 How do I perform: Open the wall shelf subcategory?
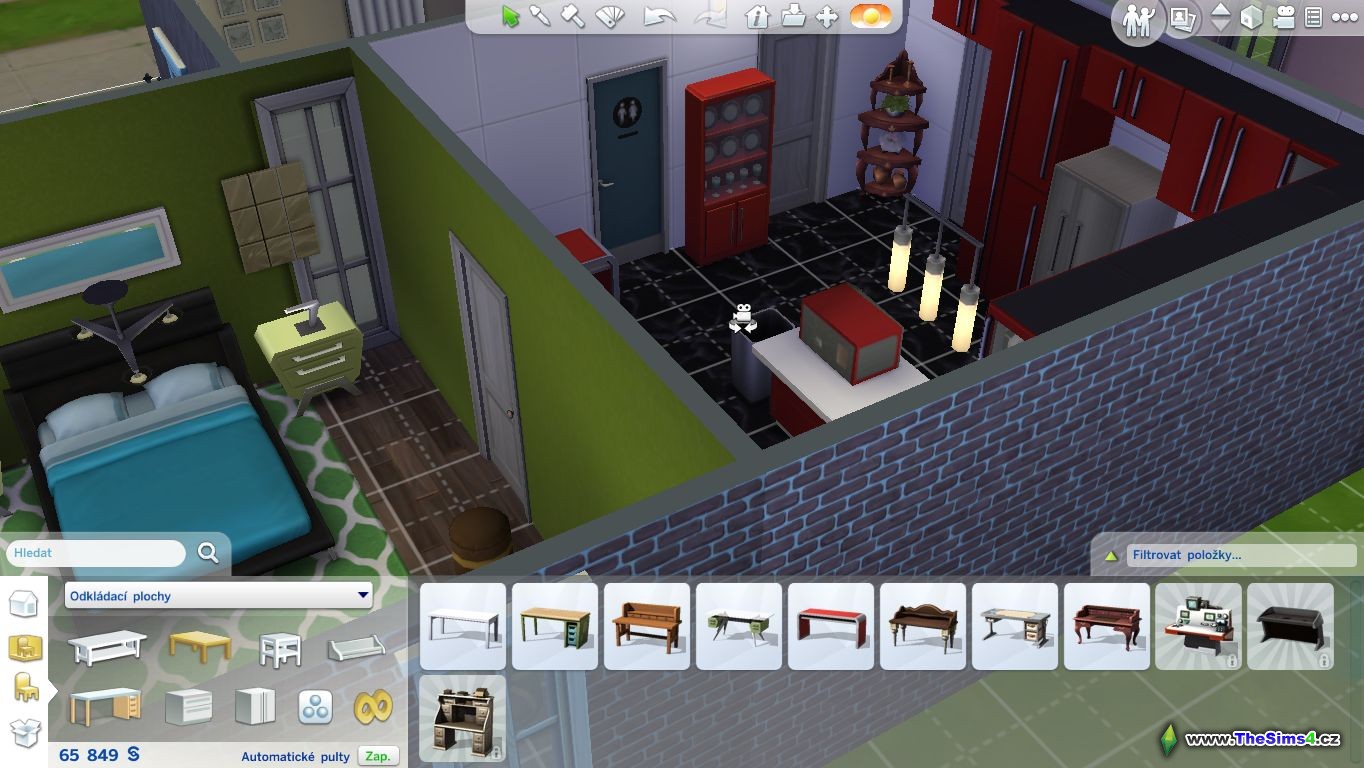[x=356, y=649]
